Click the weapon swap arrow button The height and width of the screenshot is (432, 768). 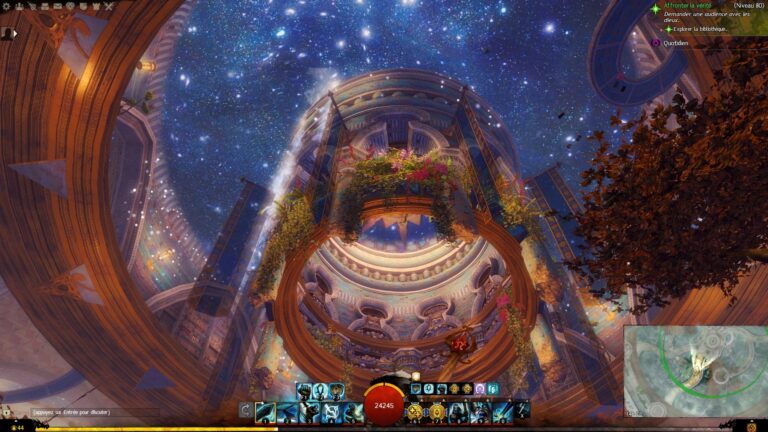click(246, 411)
